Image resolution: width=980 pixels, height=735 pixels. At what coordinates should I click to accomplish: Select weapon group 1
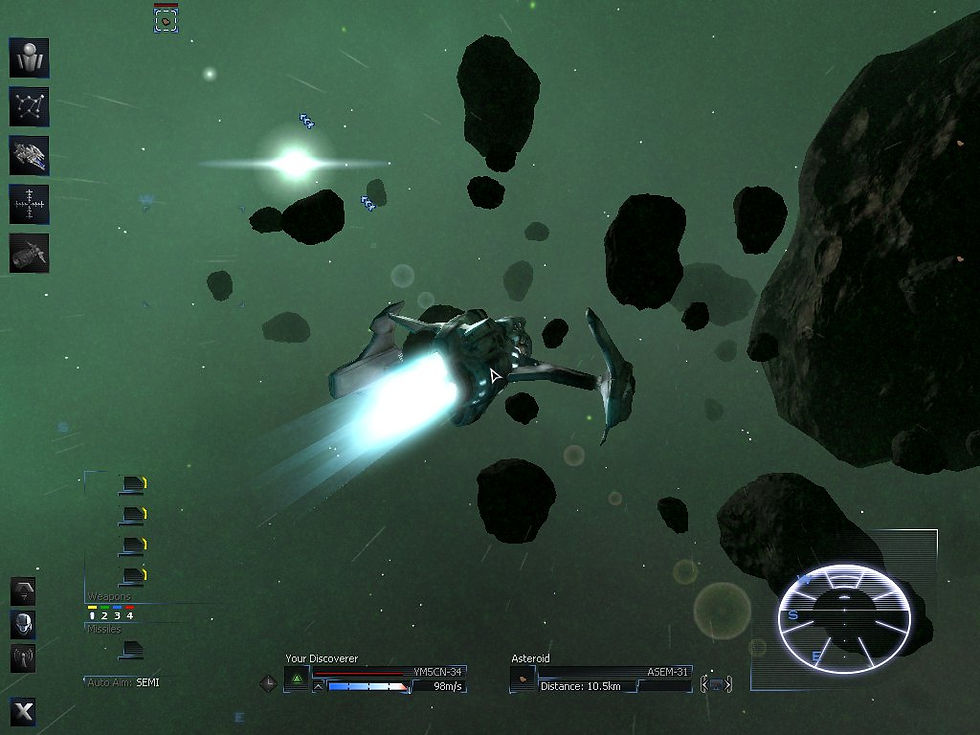click(x=93, y=615)
